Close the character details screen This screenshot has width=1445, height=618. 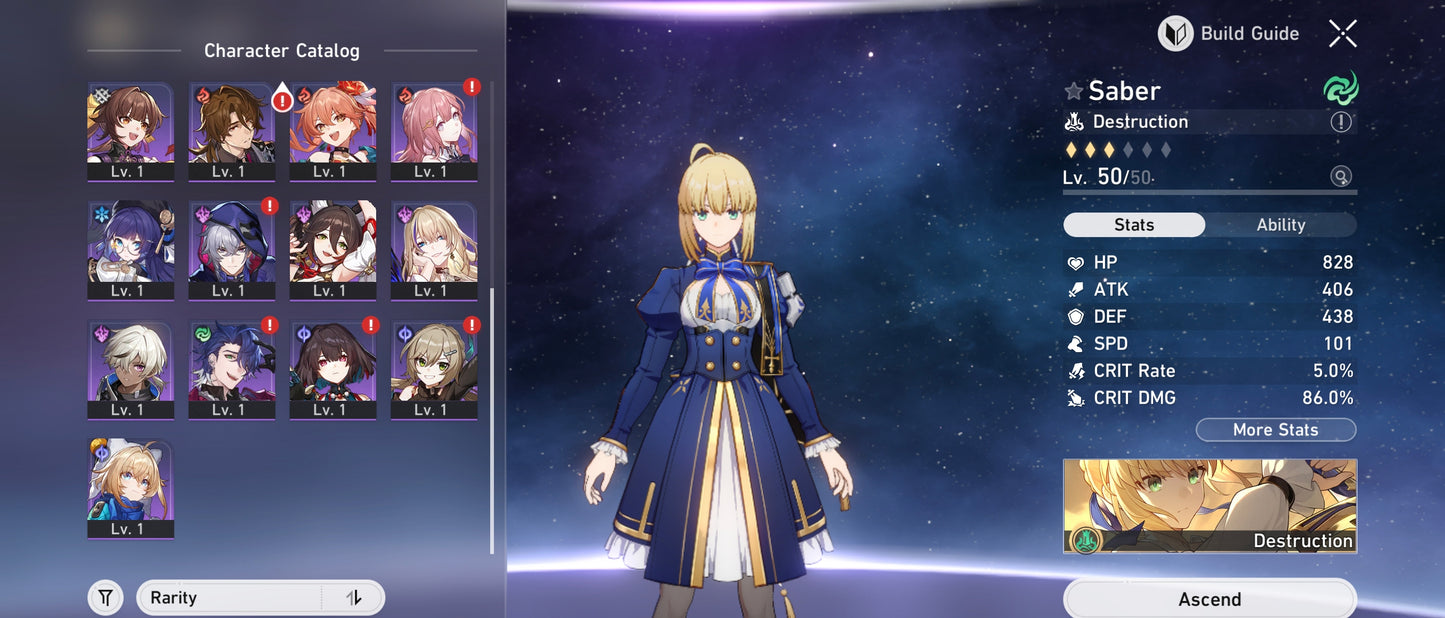click(x=1342, y=34)
